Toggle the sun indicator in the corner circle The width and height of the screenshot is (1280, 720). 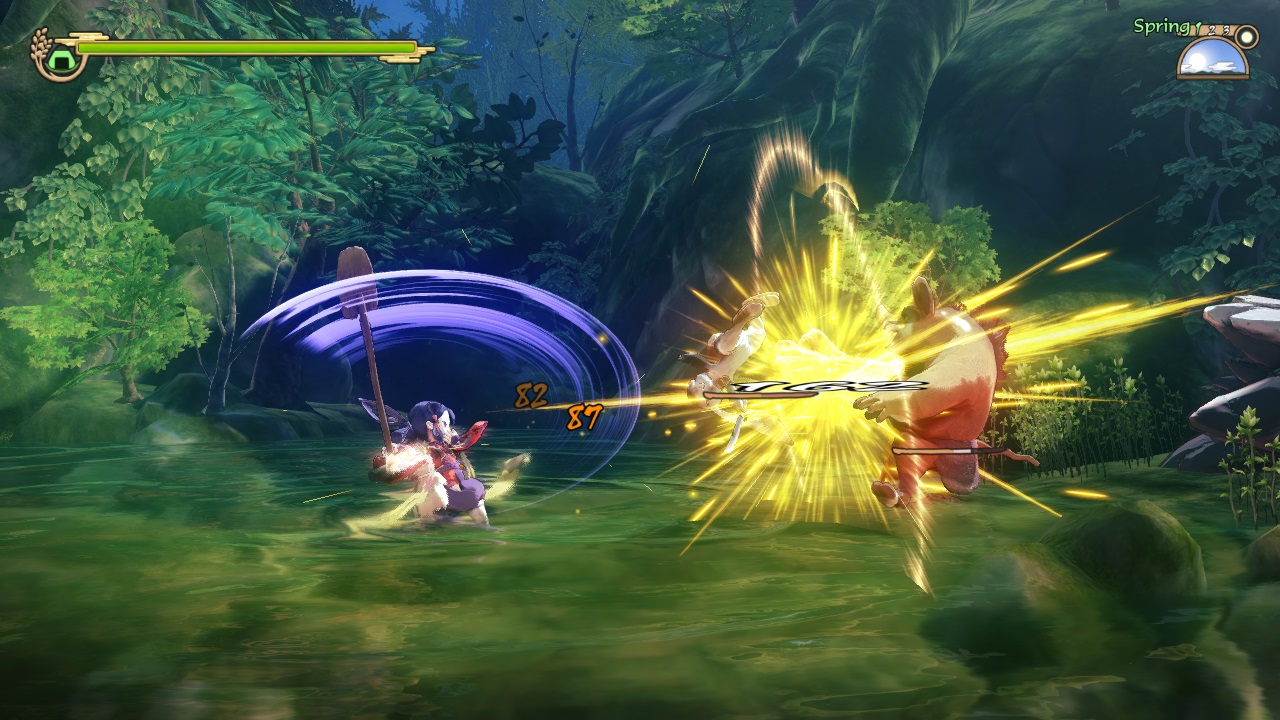pyautogui.click(x=1246, y=37)
